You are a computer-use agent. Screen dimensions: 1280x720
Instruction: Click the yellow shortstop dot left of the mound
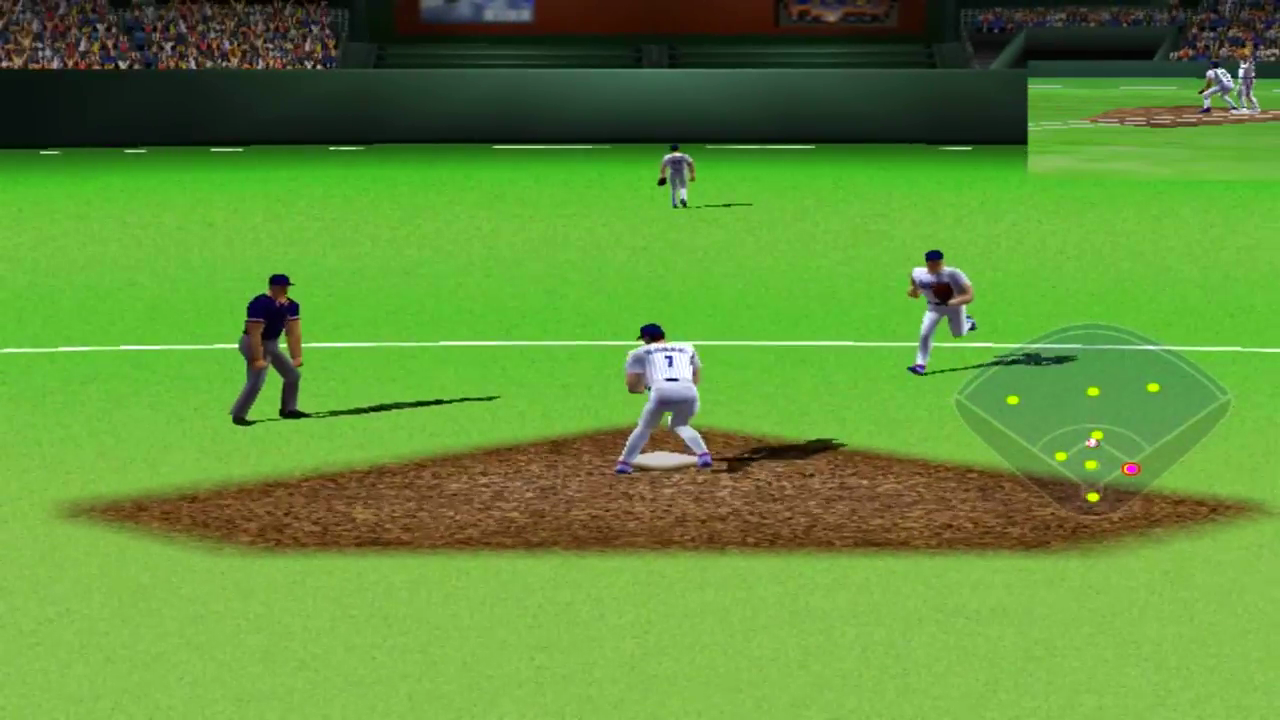(x=1059, y=455)
